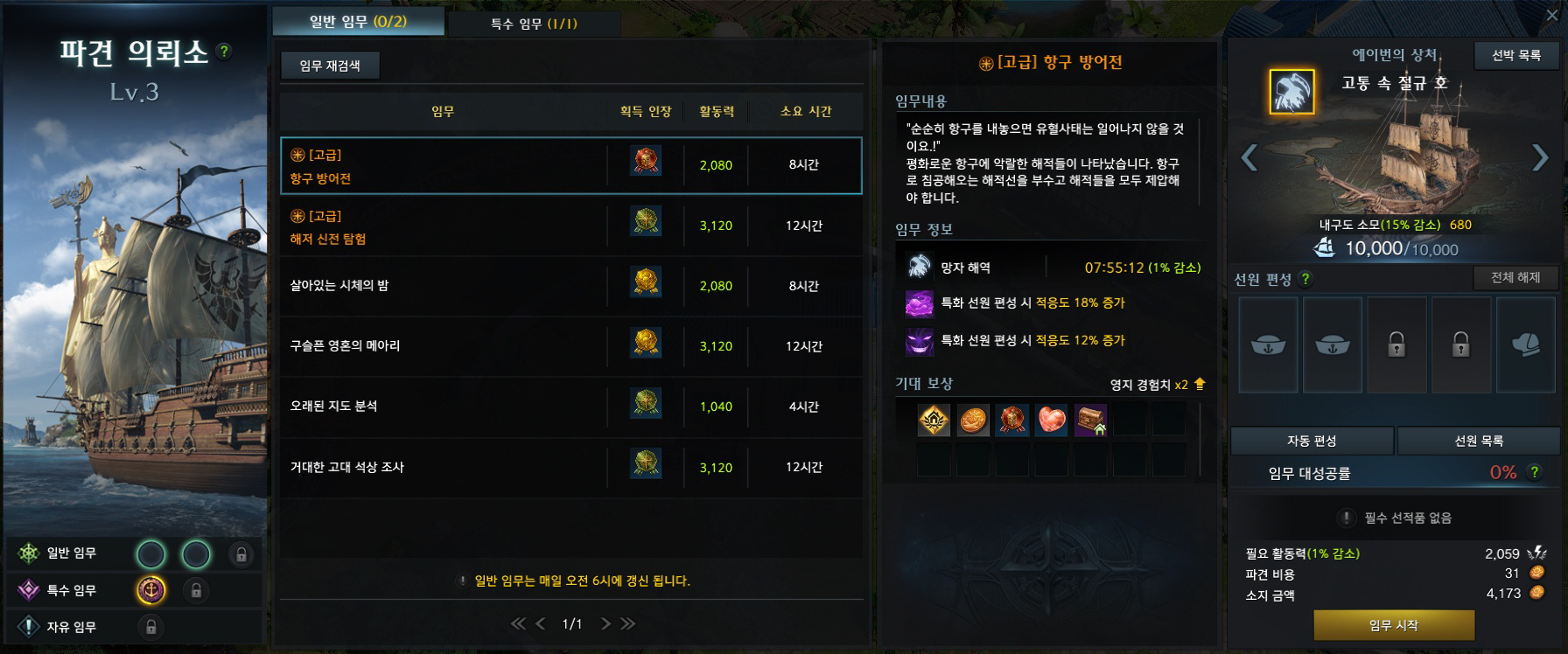
Task: Switch to the 특수 임무 tab
Action: click(534, 24)
